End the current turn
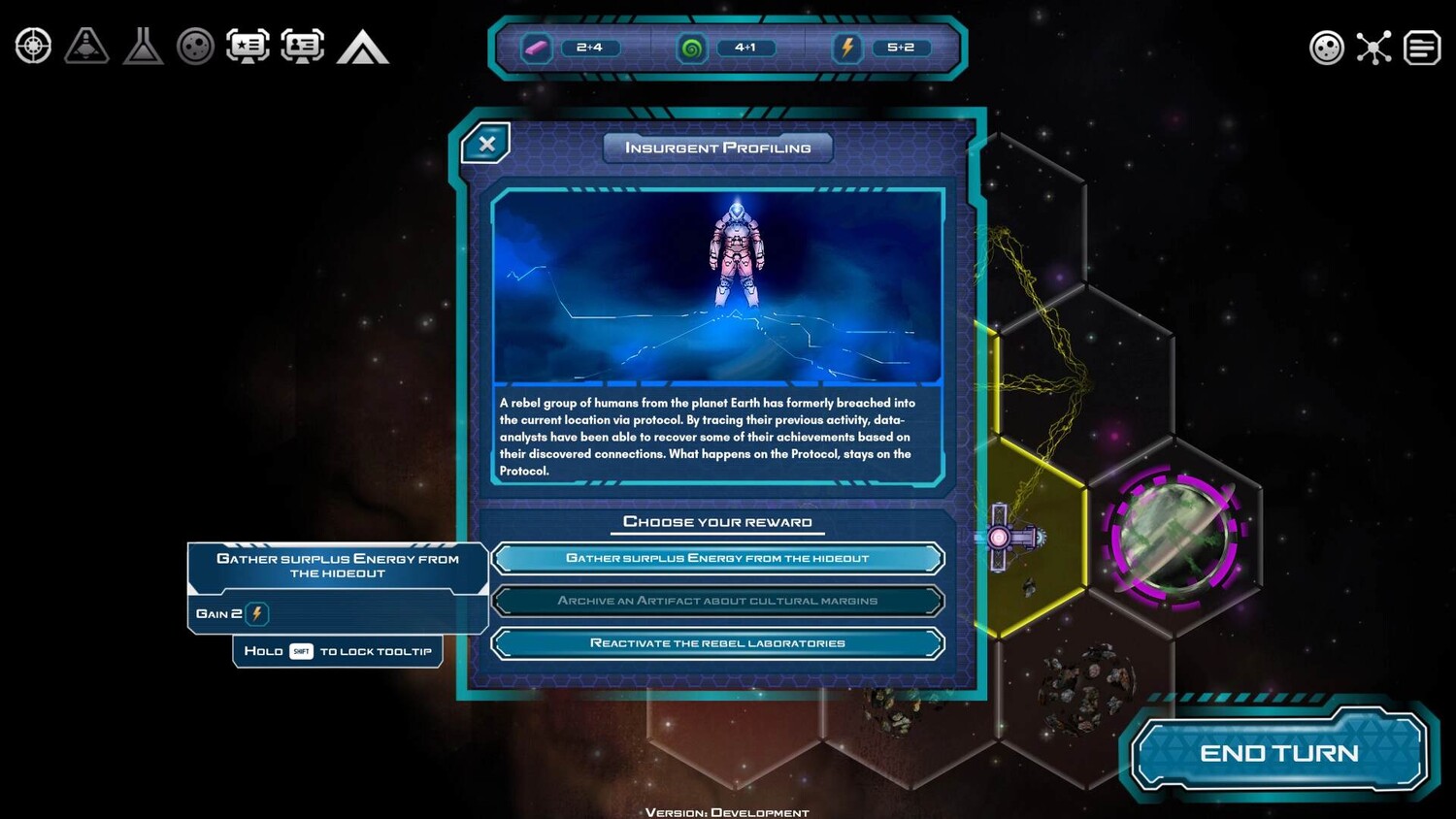1456x819 pixels. click(1278, 753)
